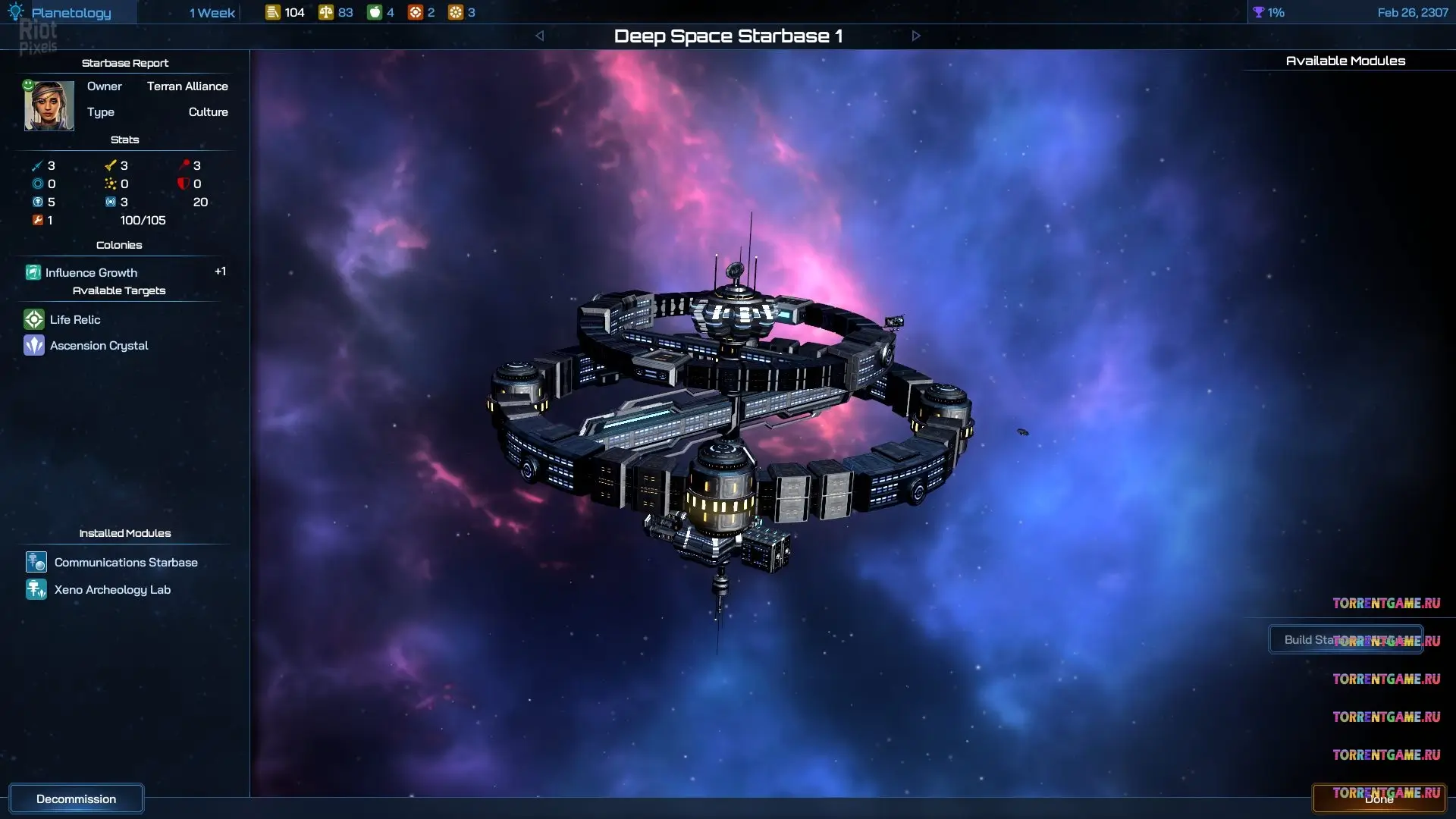Go to the next starbase arrow
1456x819 pixels.
[x=916, y=36]
